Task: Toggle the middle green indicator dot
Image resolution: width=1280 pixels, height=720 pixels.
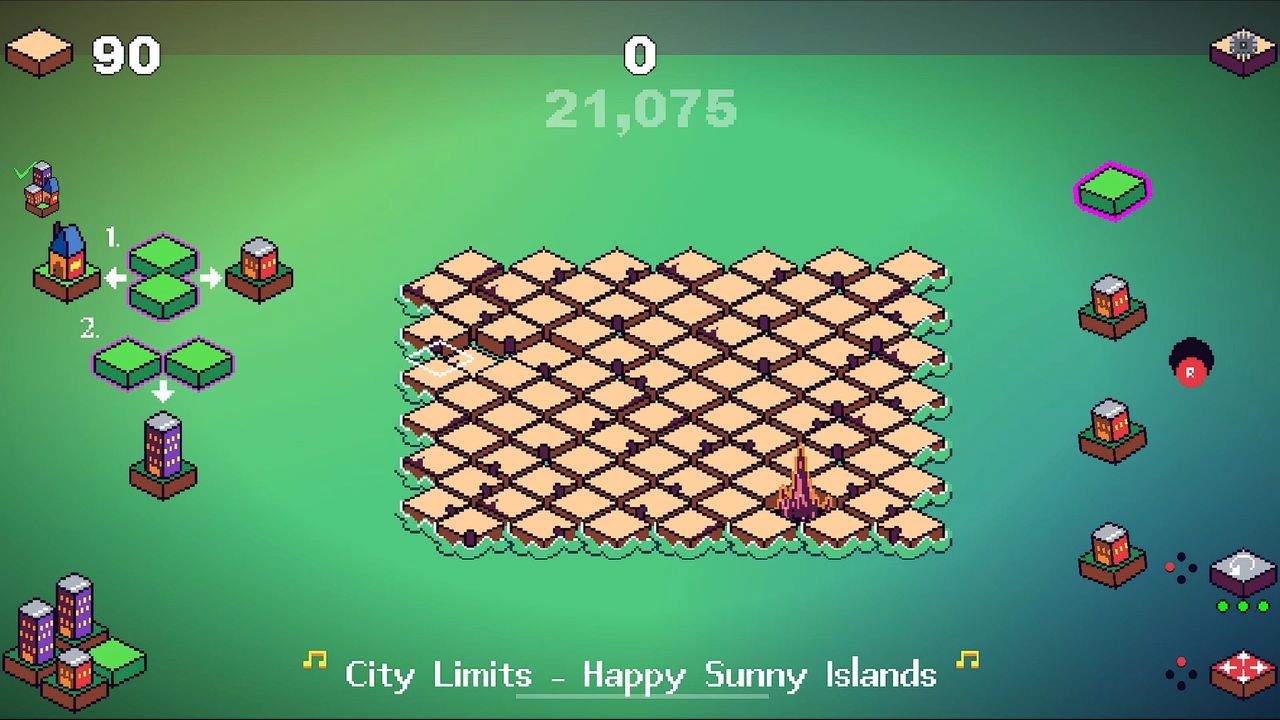Action: (x=1243, y=606)
